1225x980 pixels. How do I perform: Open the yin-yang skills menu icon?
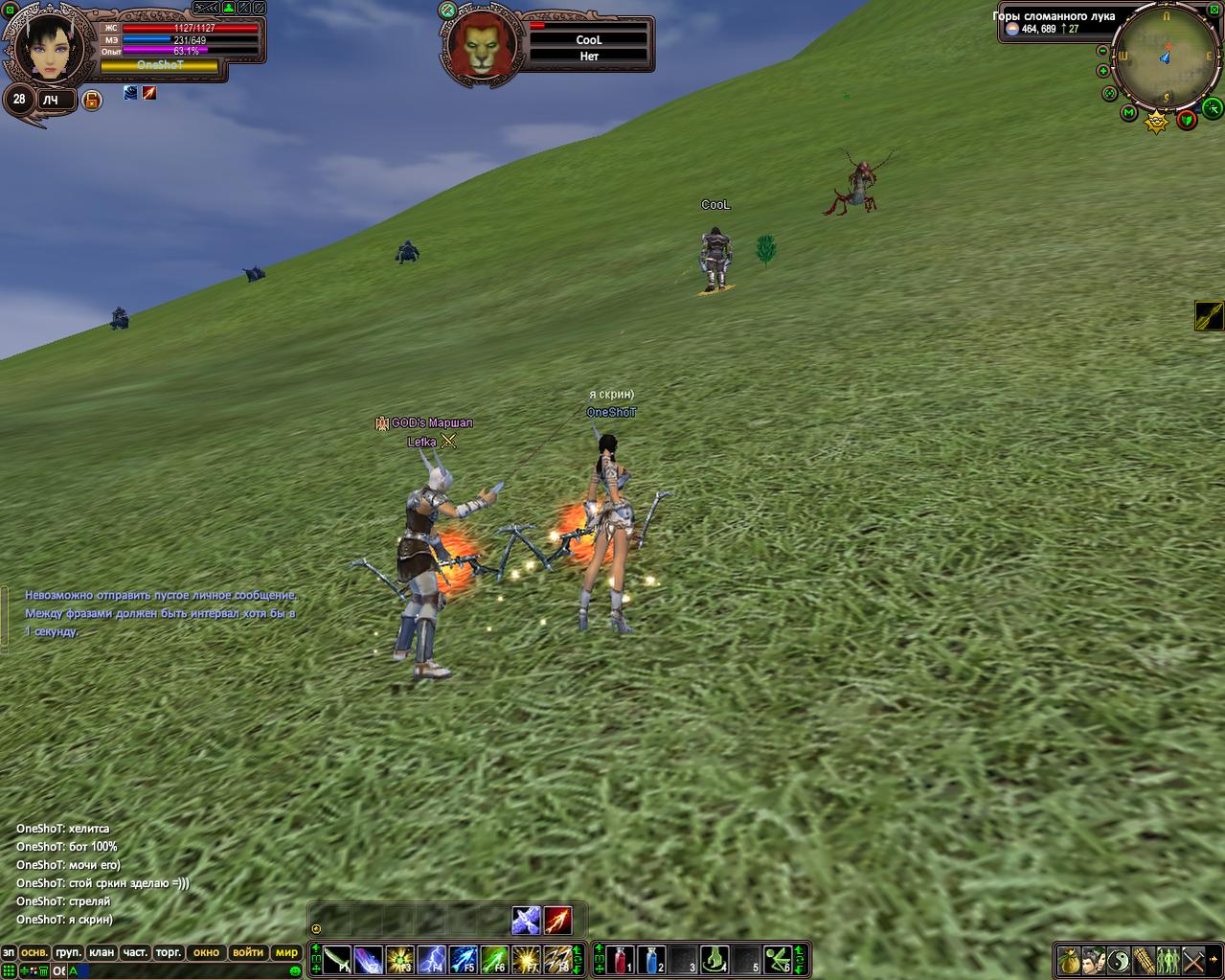coord(1119,959)
